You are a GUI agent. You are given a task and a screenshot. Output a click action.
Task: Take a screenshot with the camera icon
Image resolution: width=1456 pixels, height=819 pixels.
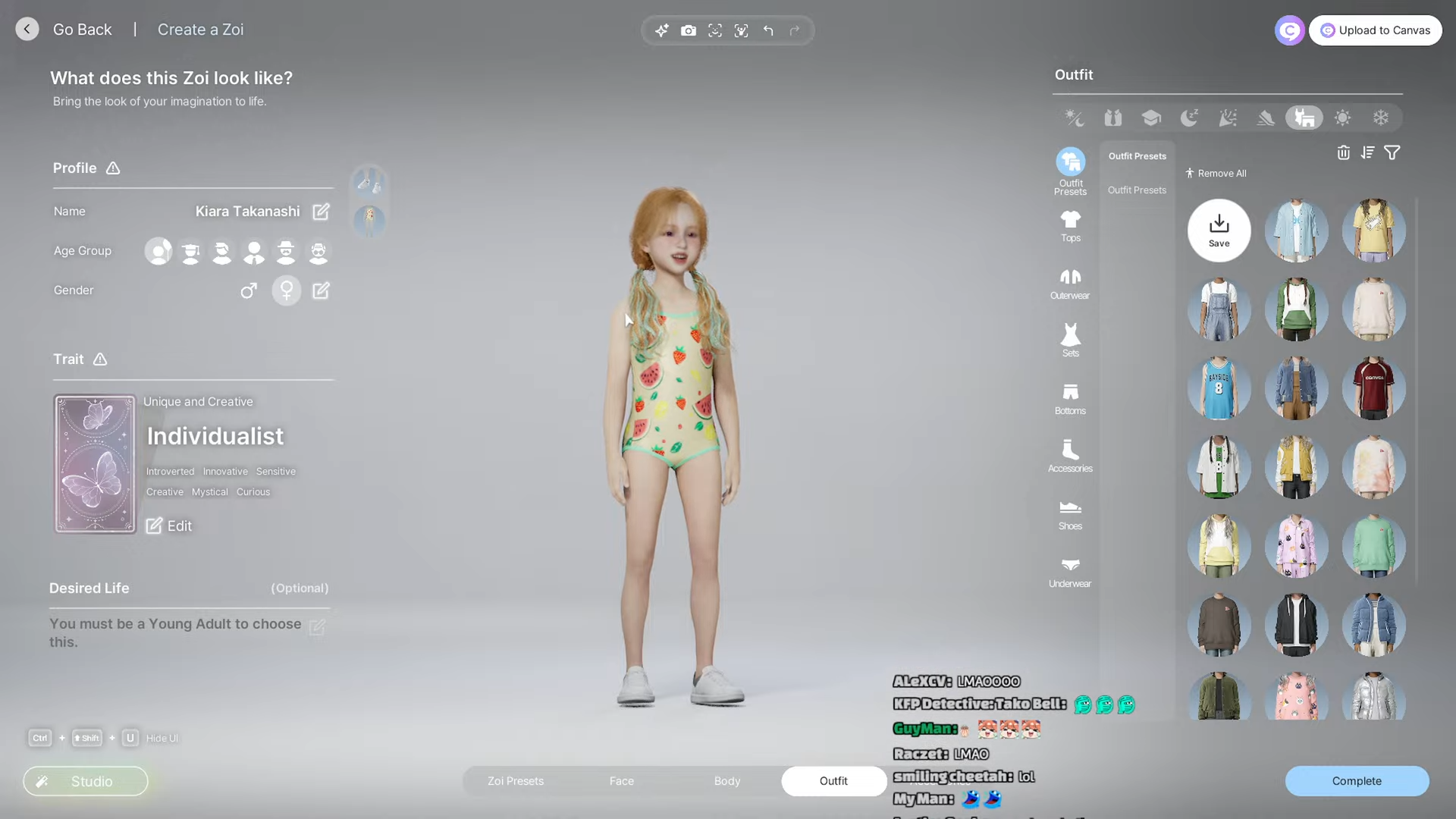tap(688, 30)
